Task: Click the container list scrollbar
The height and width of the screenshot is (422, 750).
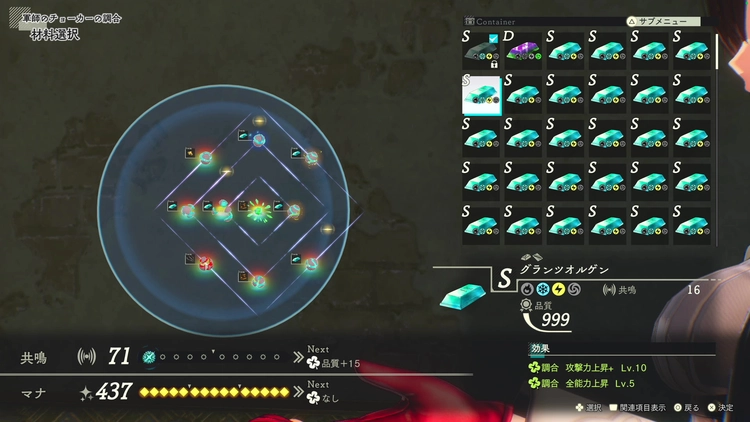Action: (717, 52)
